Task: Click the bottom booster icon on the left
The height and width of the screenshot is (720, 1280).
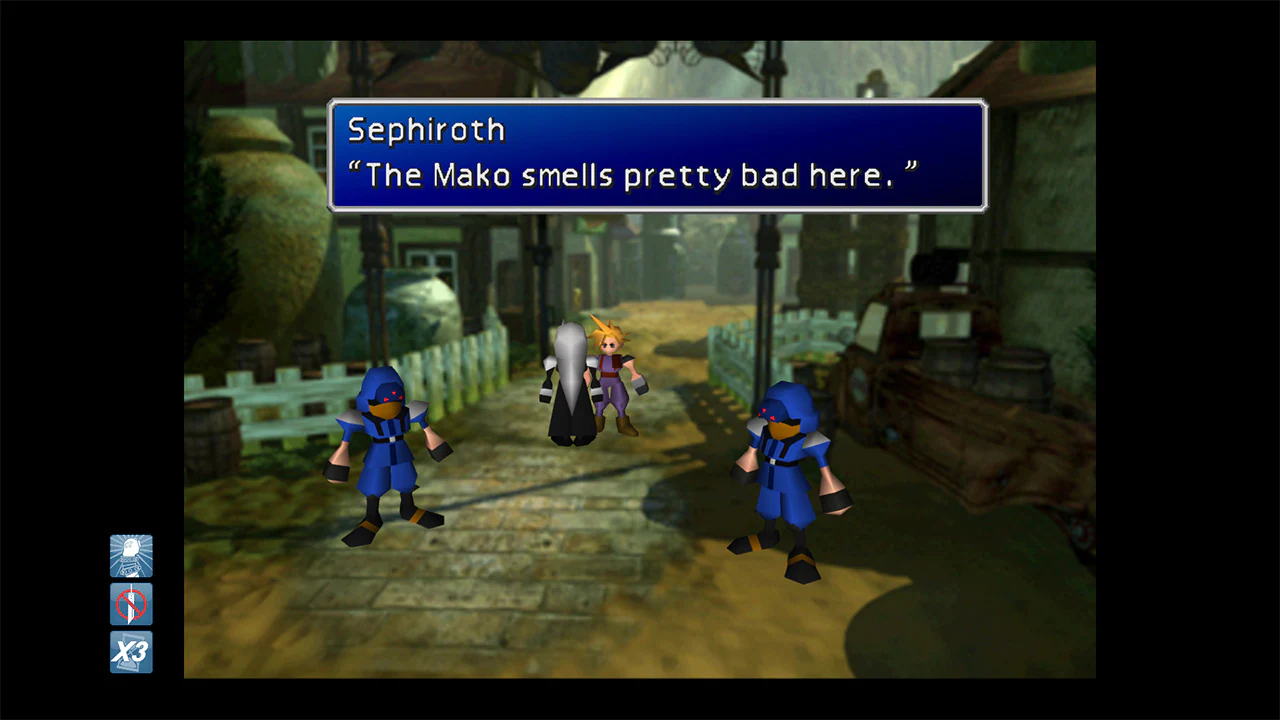Action: [x=131, y=653]
